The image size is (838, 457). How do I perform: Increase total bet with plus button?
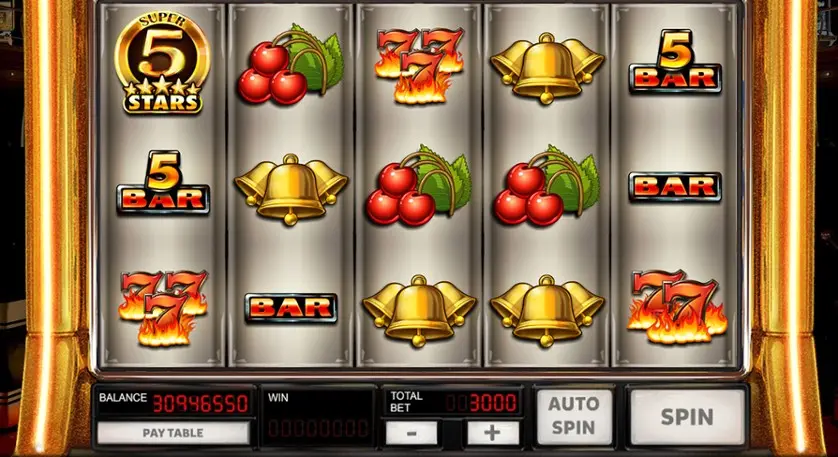[x=492, y=433]
